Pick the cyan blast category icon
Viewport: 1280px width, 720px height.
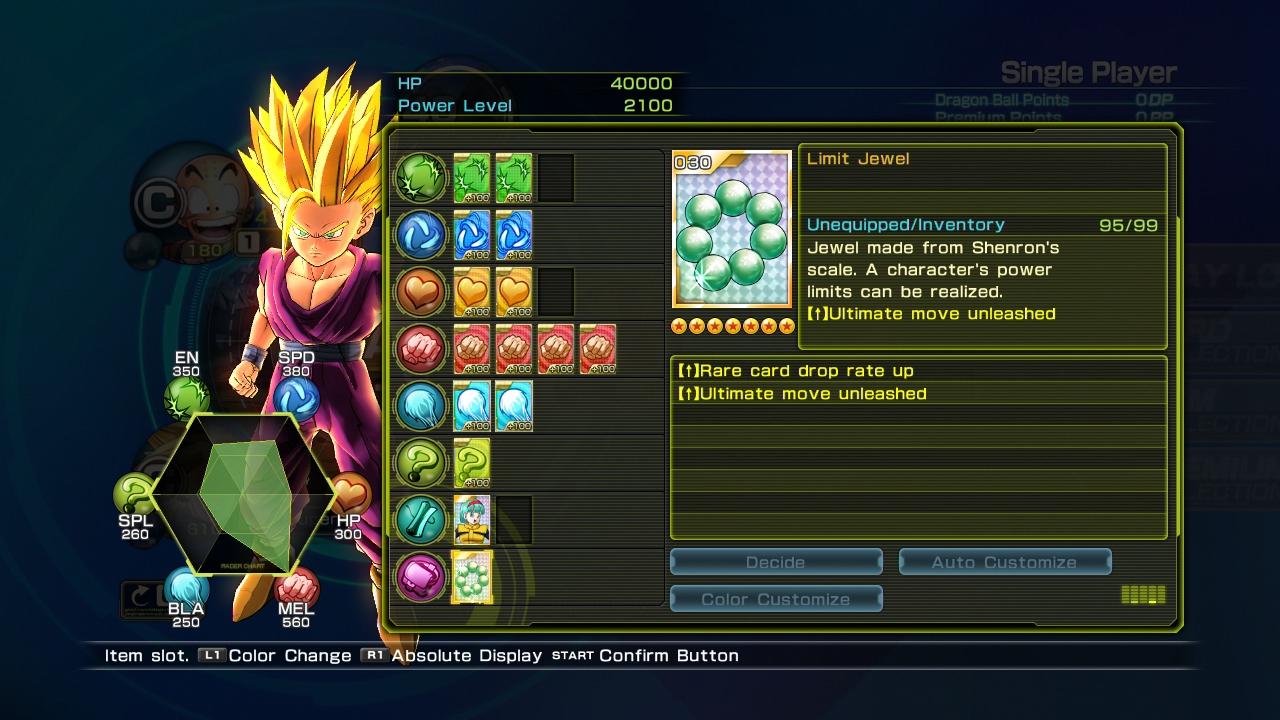pyautogui.click(x=421, y=406)
